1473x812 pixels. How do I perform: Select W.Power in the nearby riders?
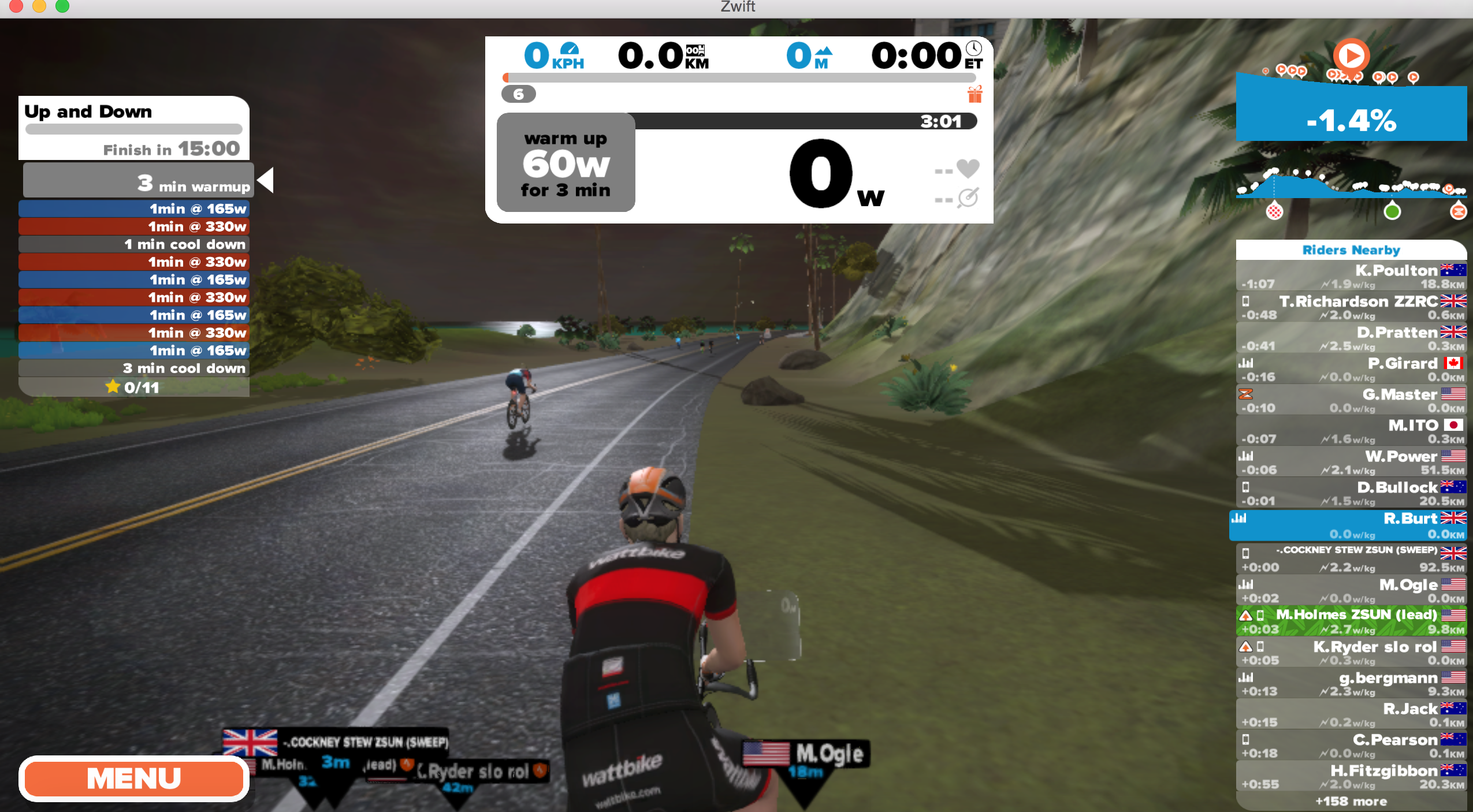tap(1351, 463)
